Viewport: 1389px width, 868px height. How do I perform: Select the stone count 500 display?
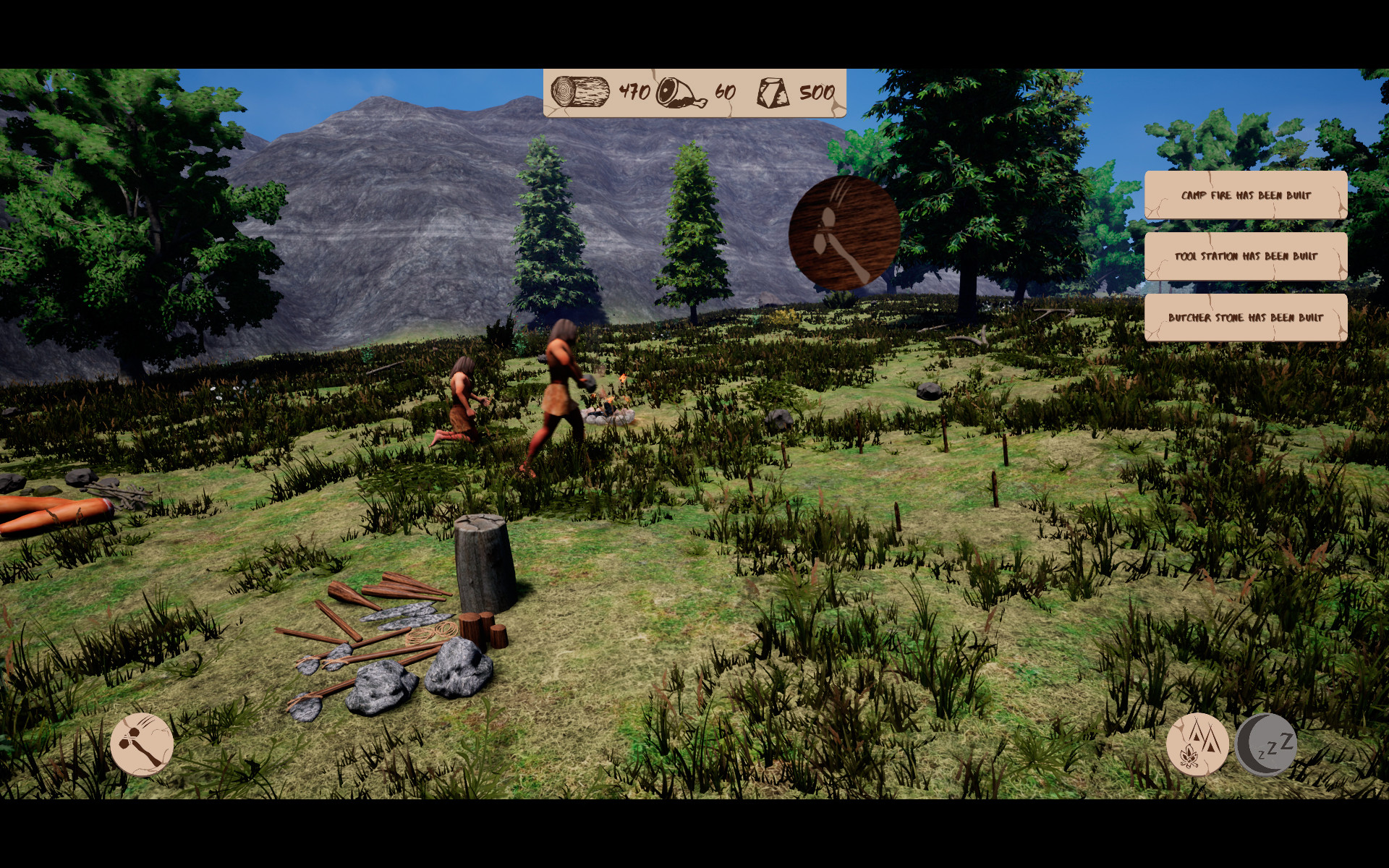pos(816,92)
